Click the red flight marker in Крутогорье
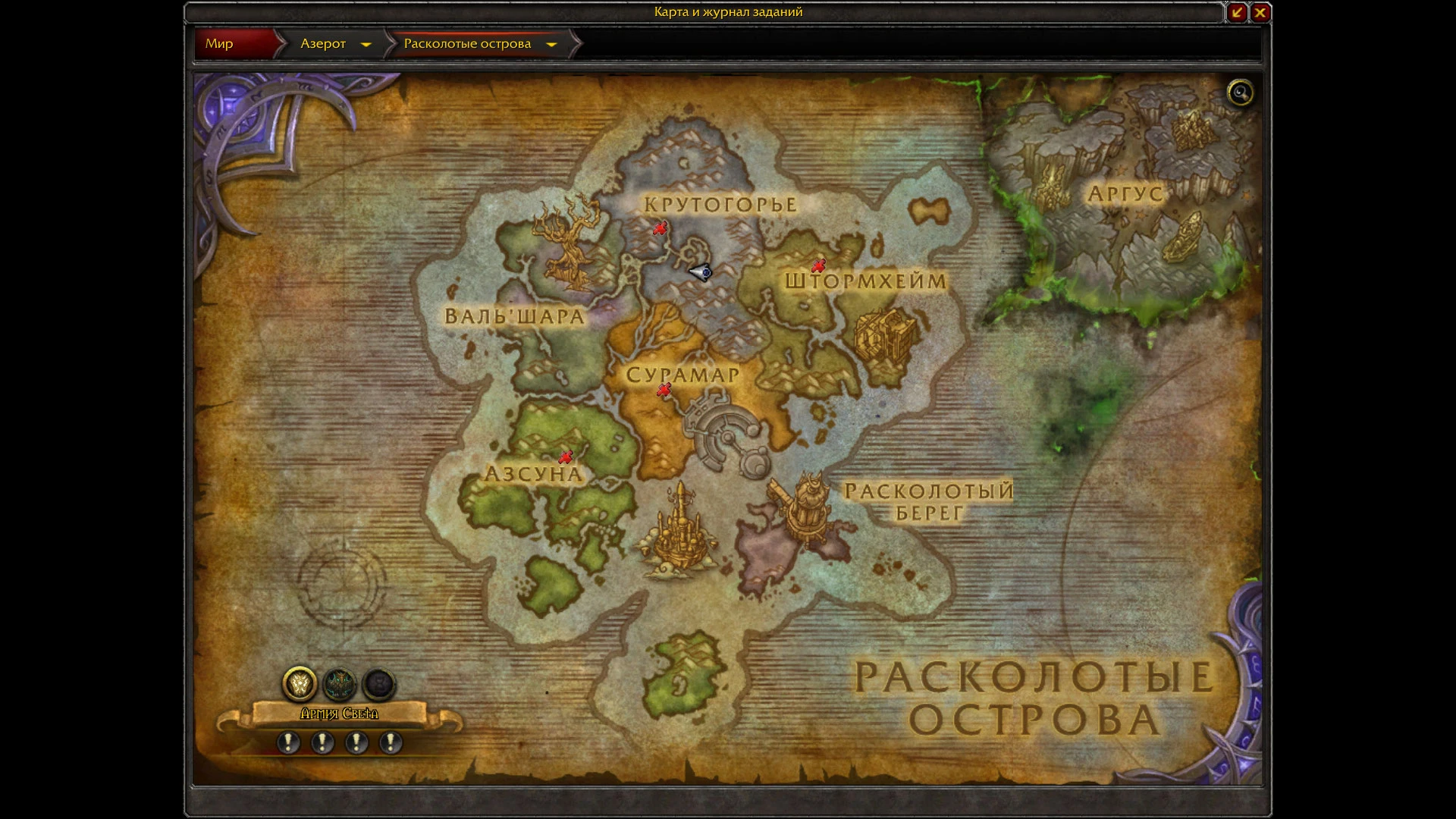Image resolution: width=1456 pixels, height=819 pixels. (x=659, y=227)
